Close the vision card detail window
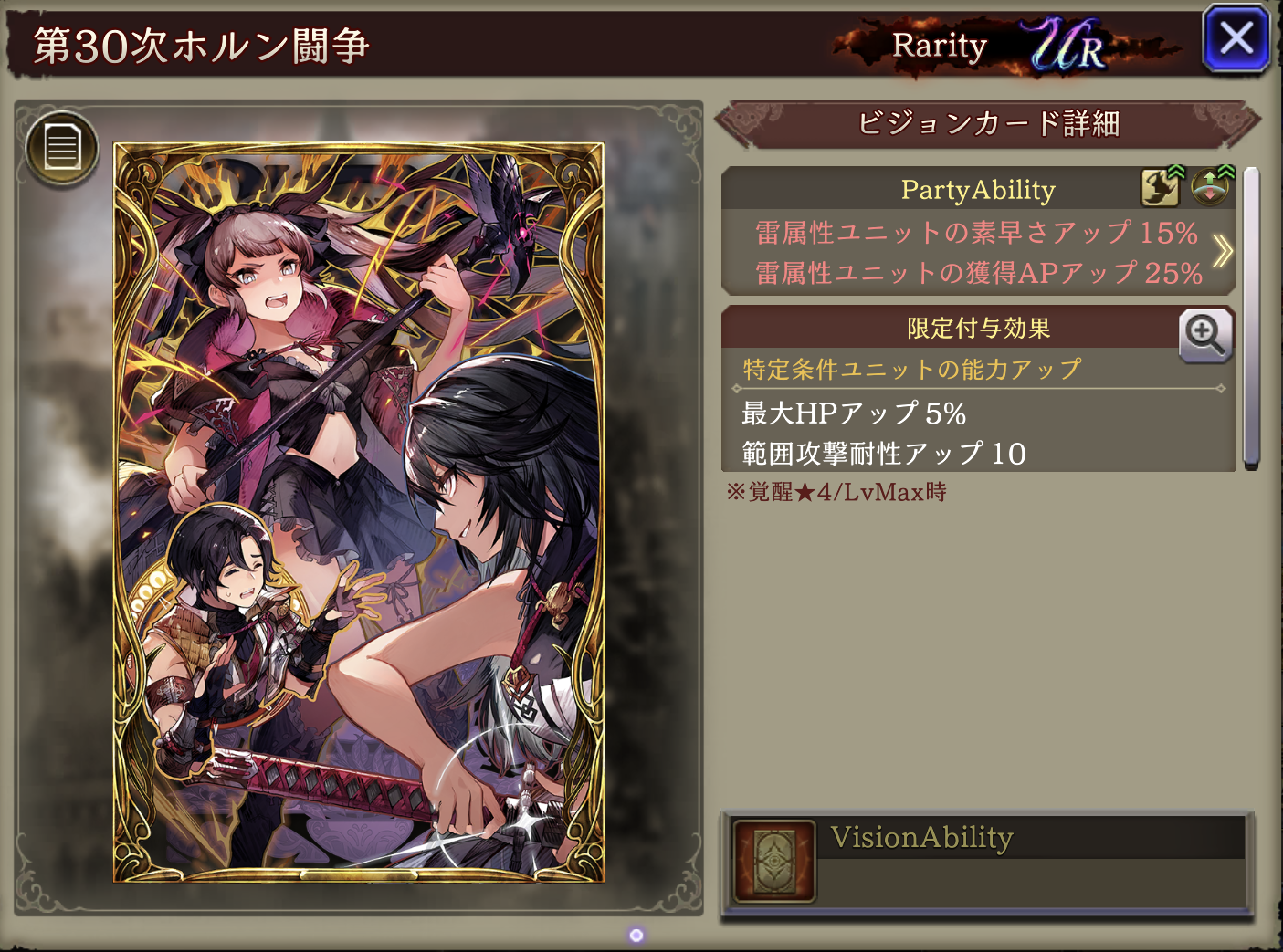 1236,39
